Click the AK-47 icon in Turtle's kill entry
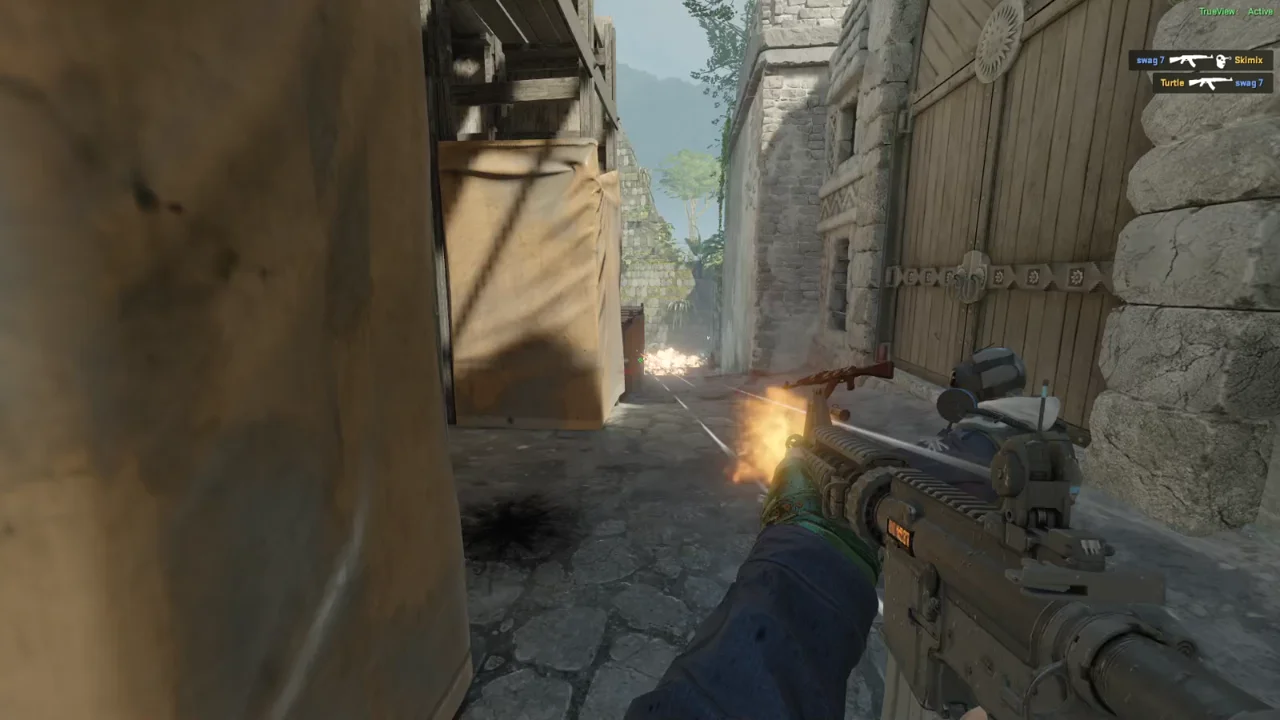Image resolution: width=1280 pixels, height=720 pixels. [x=1210, y=83]
